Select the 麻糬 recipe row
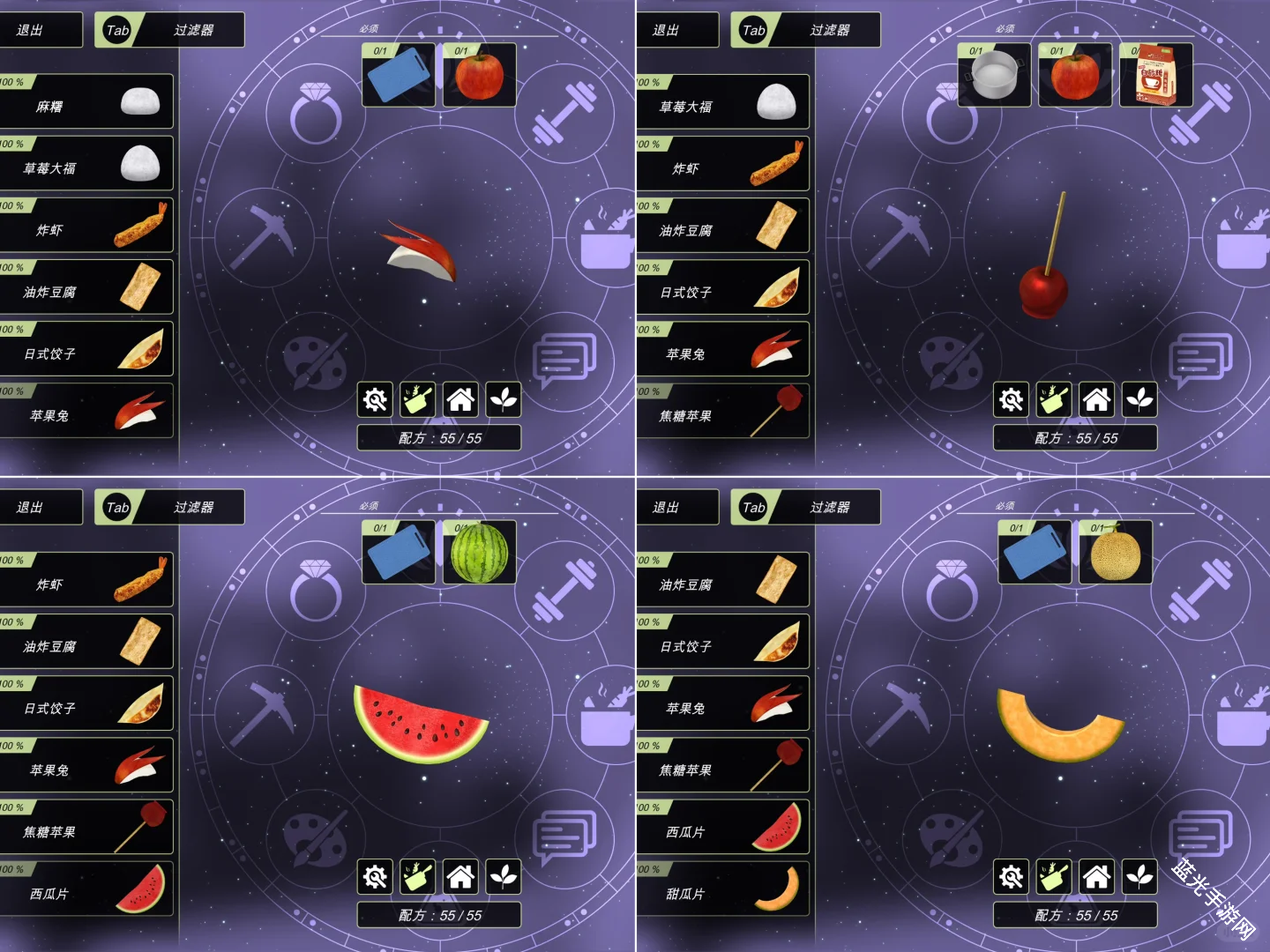Screen dimensions: 1270x952 point(86,103)
